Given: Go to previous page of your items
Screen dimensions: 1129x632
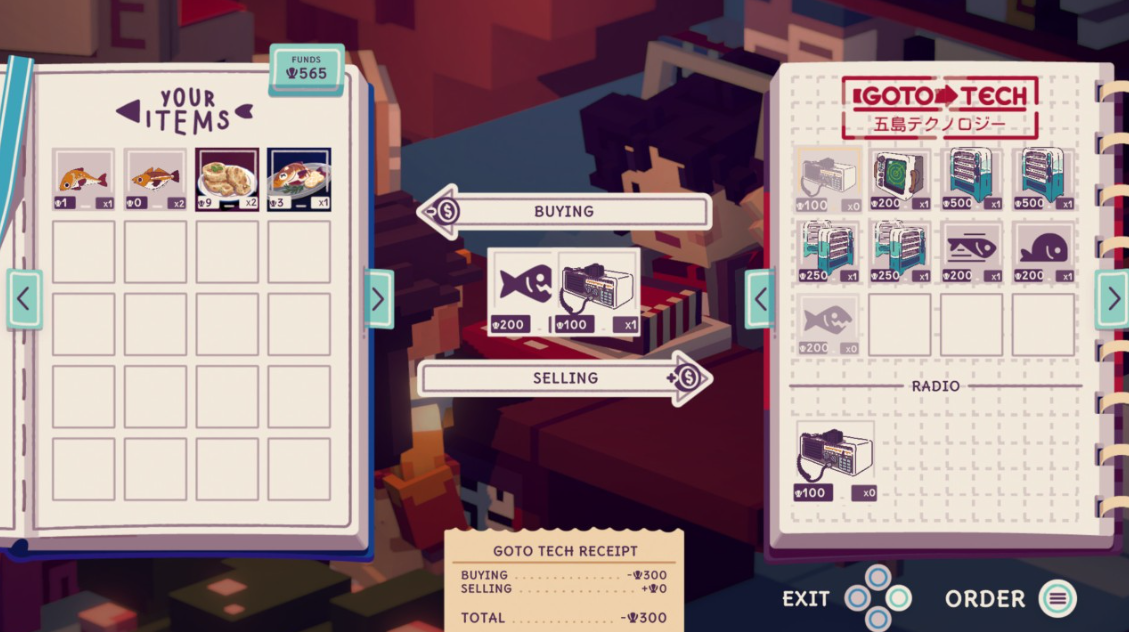Looking at the screenshot, I should tap(24, 299).
